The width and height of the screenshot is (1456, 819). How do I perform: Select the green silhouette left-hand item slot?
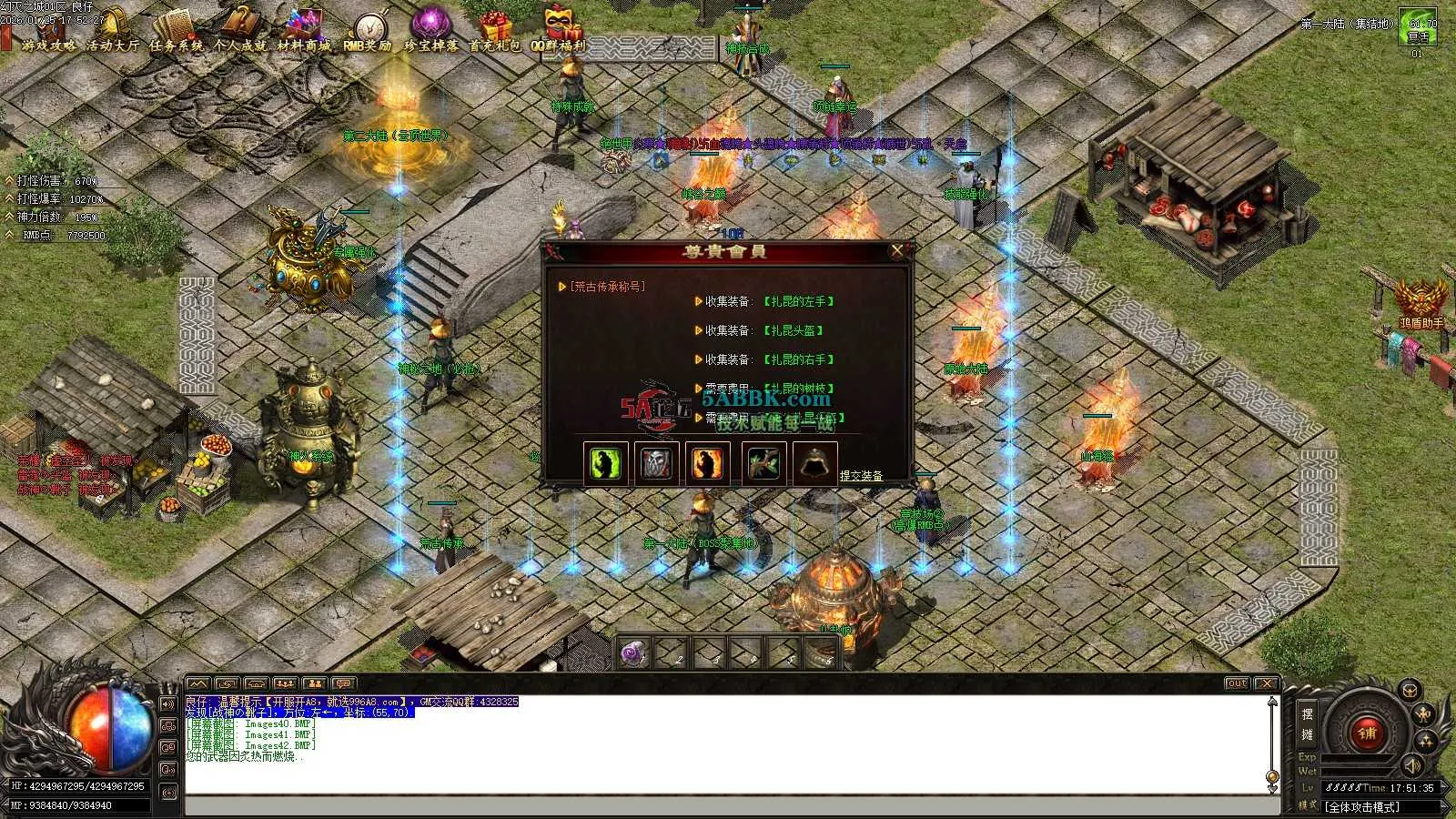coord(606,464)
